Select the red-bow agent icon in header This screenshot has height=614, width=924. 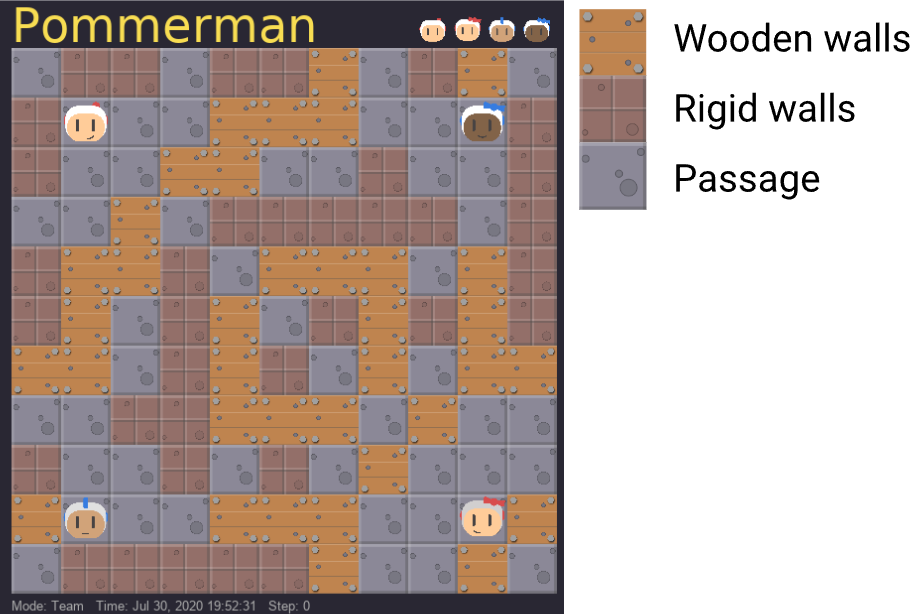[x=467, y=30]
